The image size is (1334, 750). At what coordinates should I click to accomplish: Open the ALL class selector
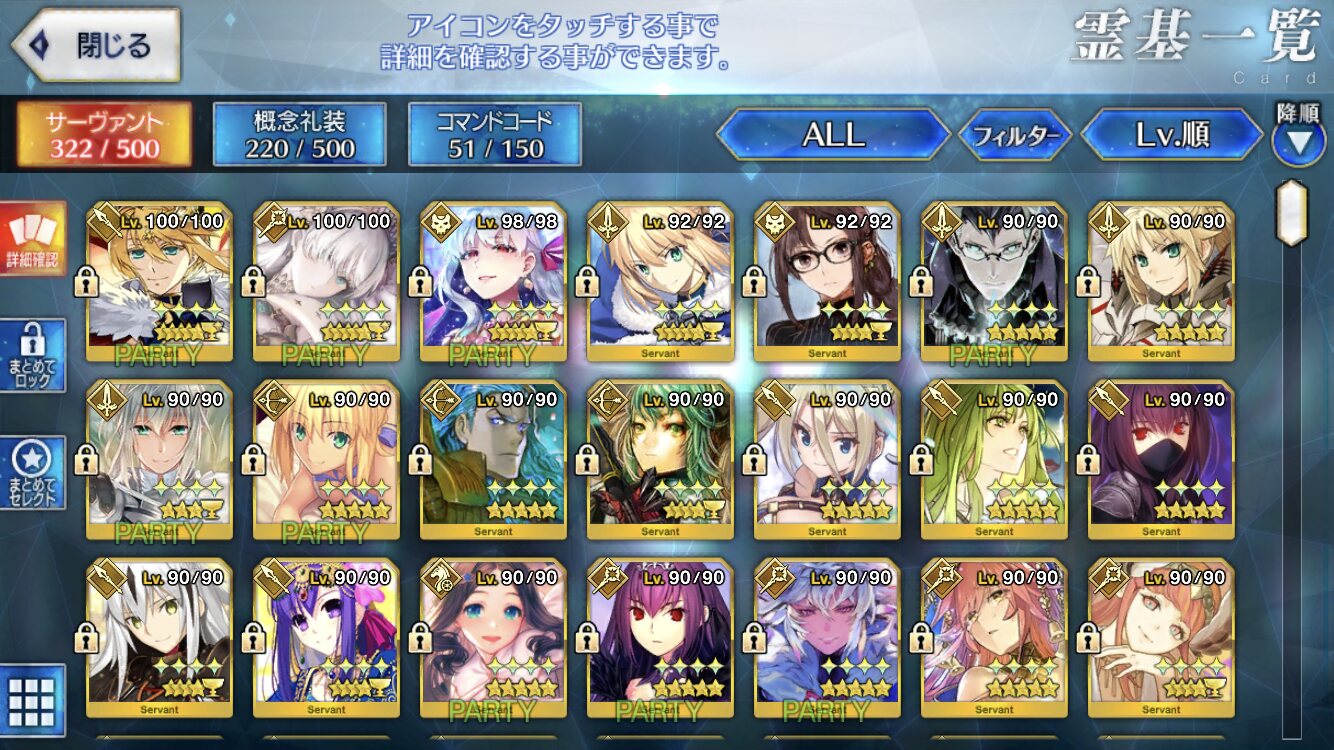(x=833, y=135)
